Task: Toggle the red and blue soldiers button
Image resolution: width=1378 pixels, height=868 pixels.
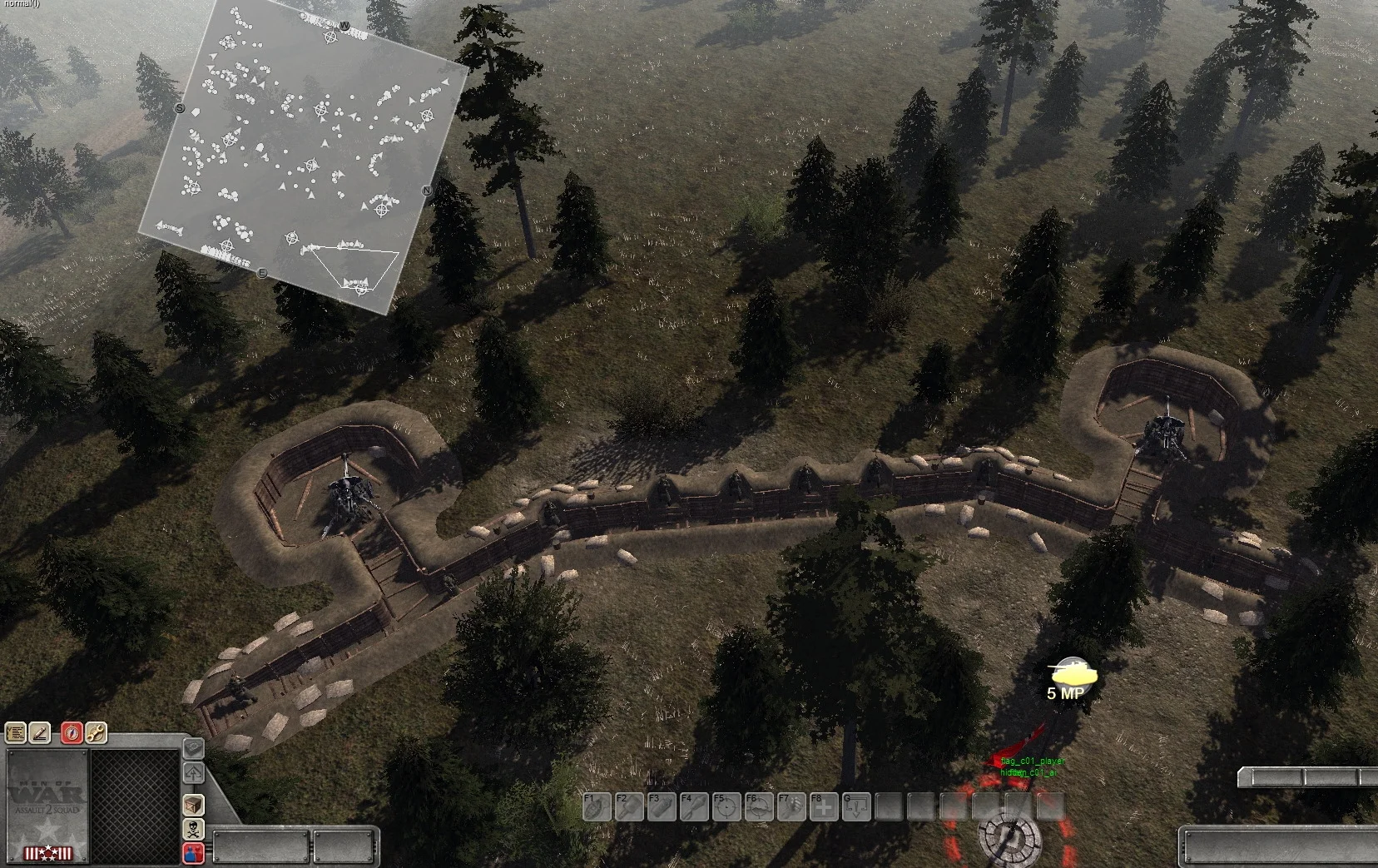Action: tap(193, 853)
